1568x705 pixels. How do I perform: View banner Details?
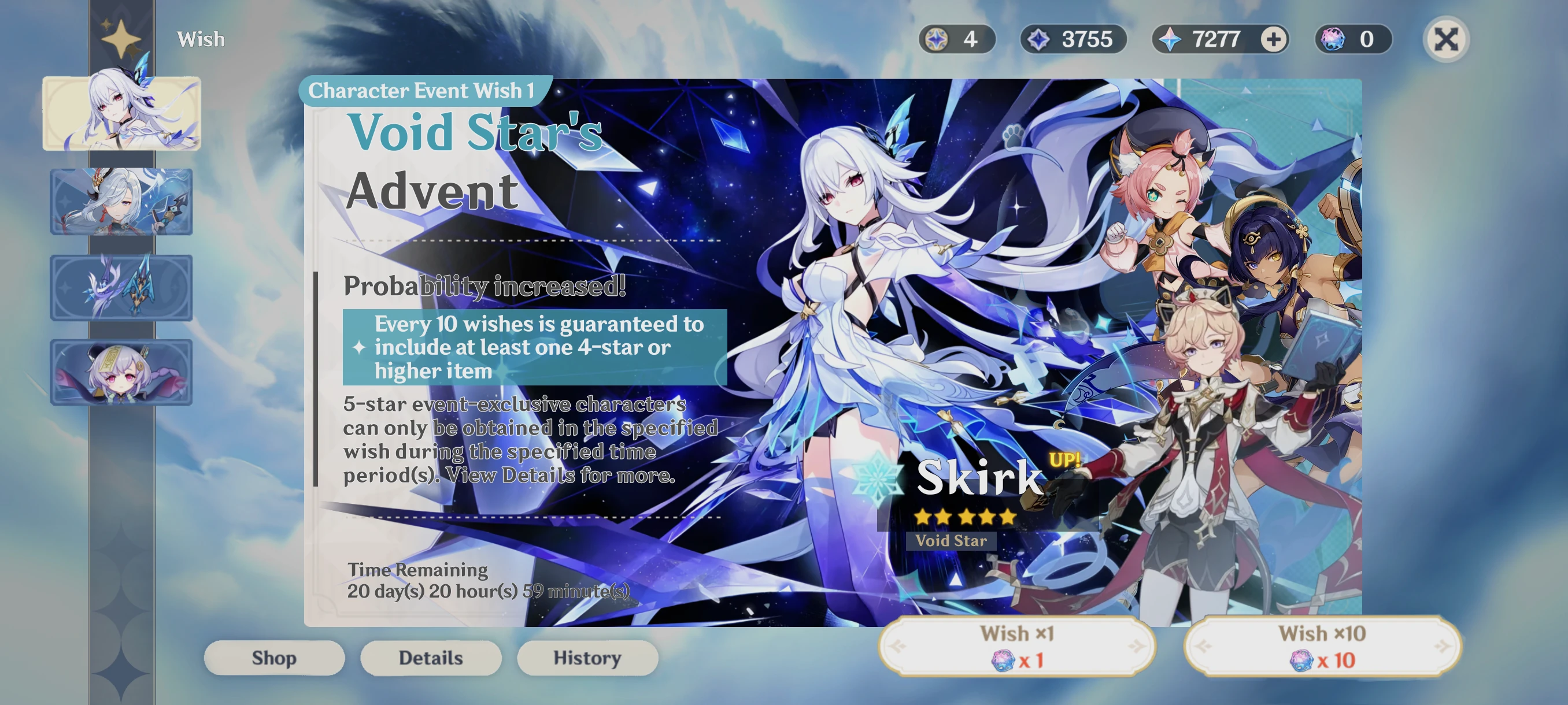tap(430, 658)
